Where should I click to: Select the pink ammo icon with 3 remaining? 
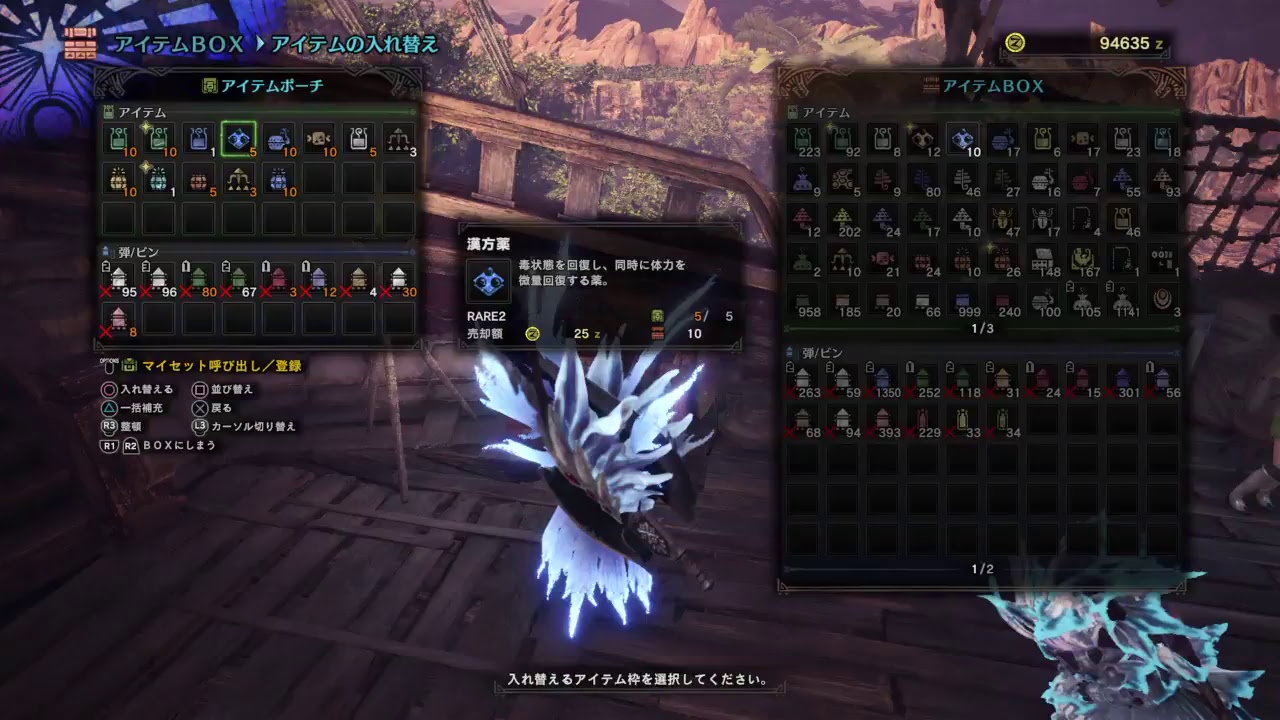[x=278, y=278]
